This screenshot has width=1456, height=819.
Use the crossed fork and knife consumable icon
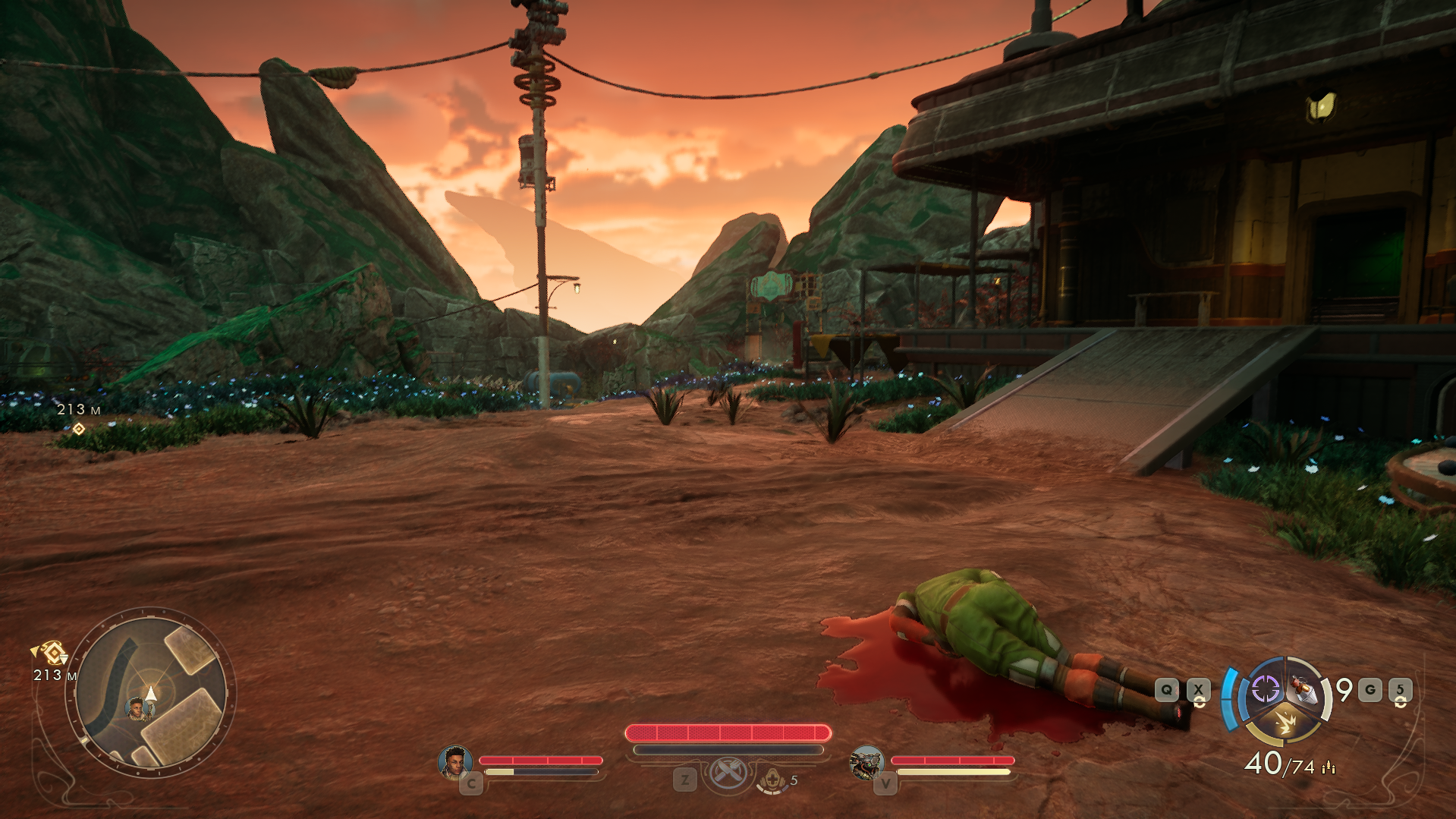click(728, 773)
